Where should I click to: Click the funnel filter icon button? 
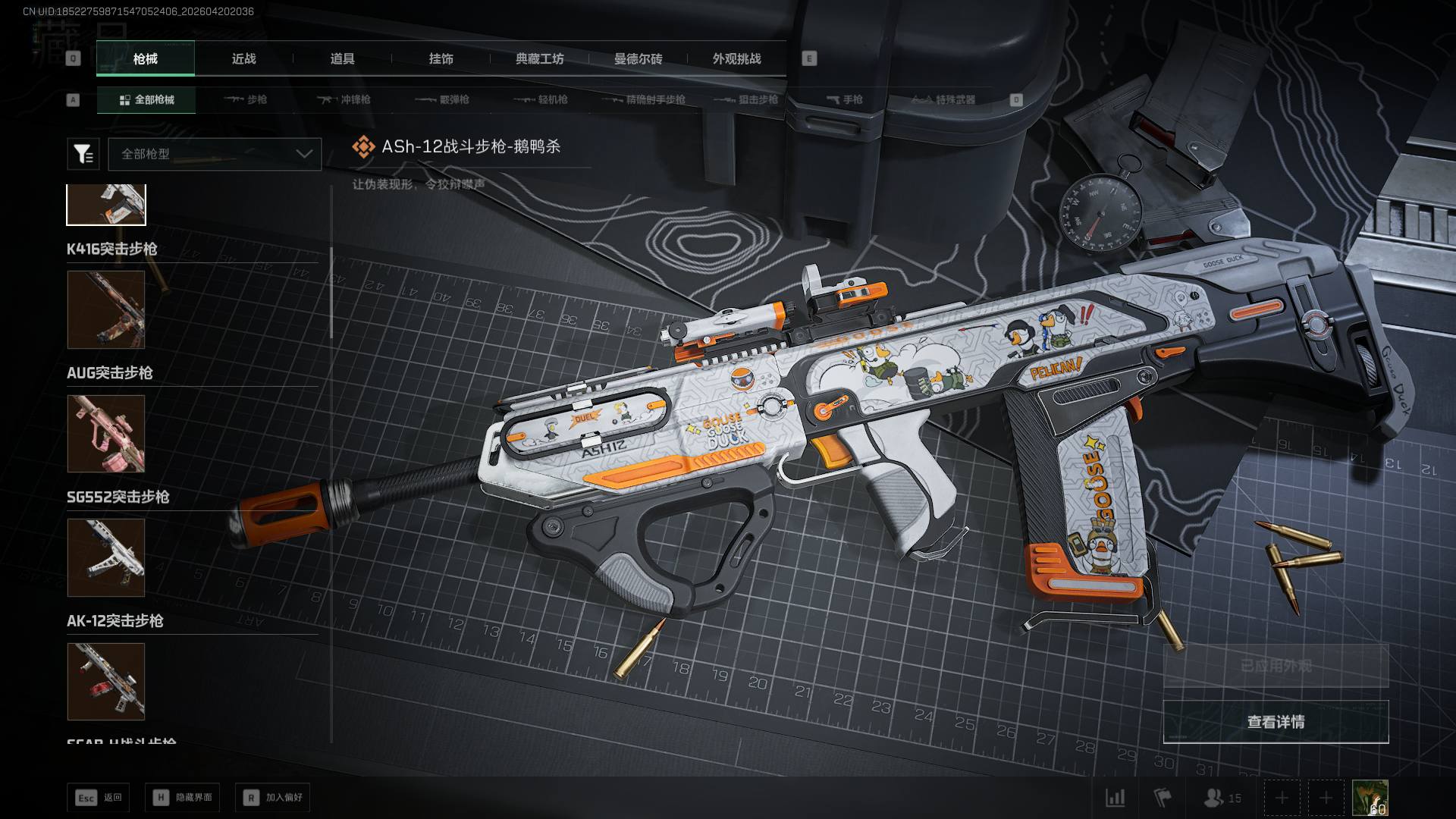pyautogui.click(x=83, y=154)
